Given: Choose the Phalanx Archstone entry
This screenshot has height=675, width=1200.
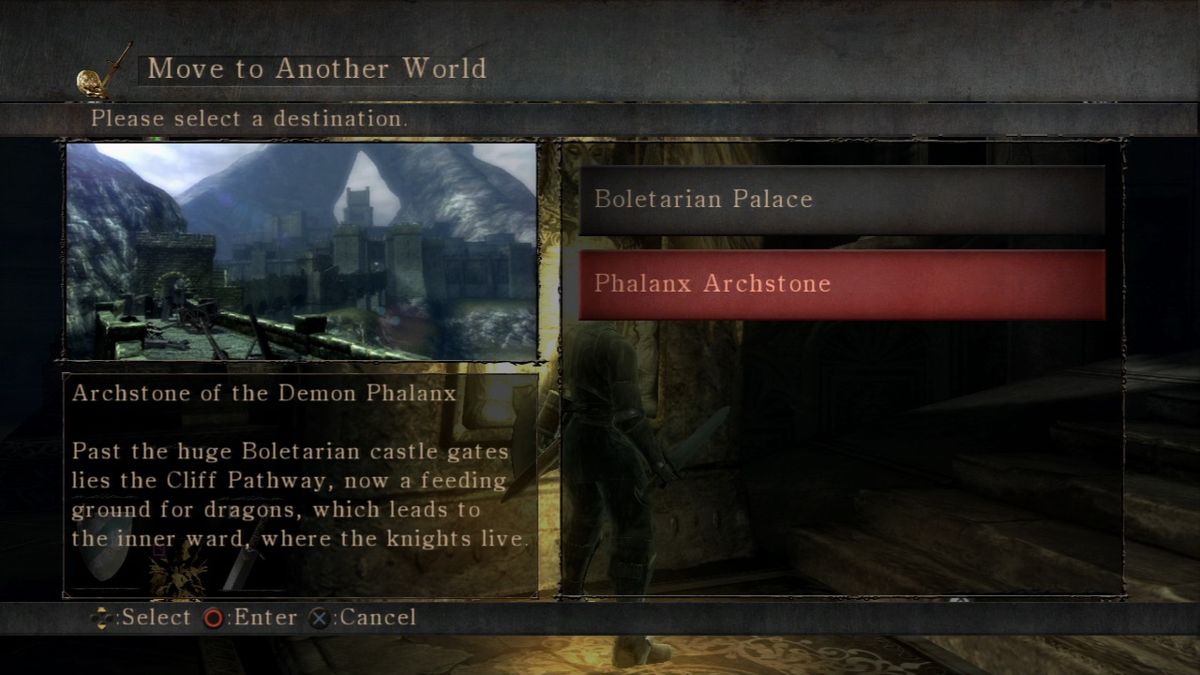Looking at the screenshot, I should [841, 284].
